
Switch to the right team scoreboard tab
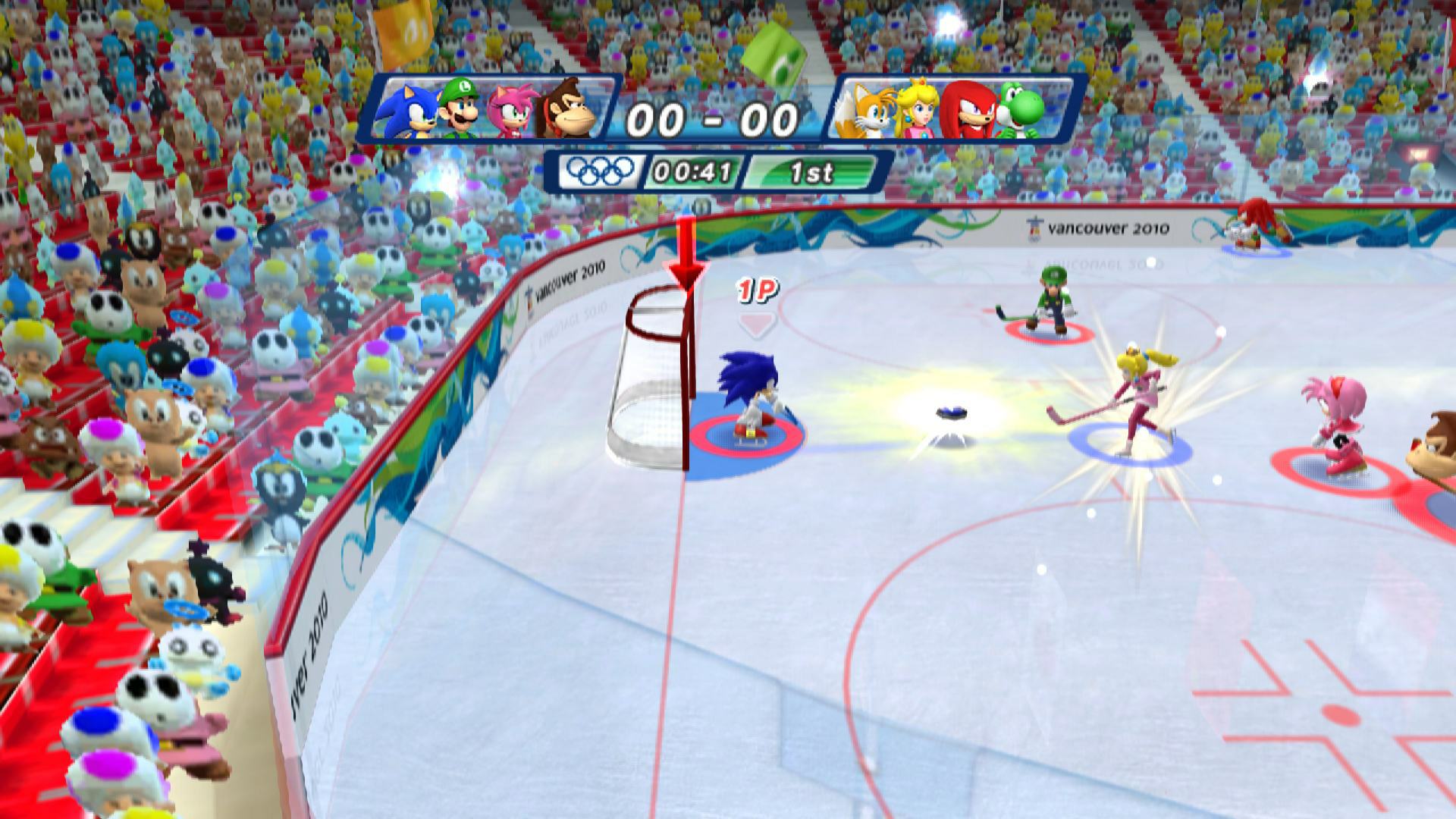click(945, 112)
